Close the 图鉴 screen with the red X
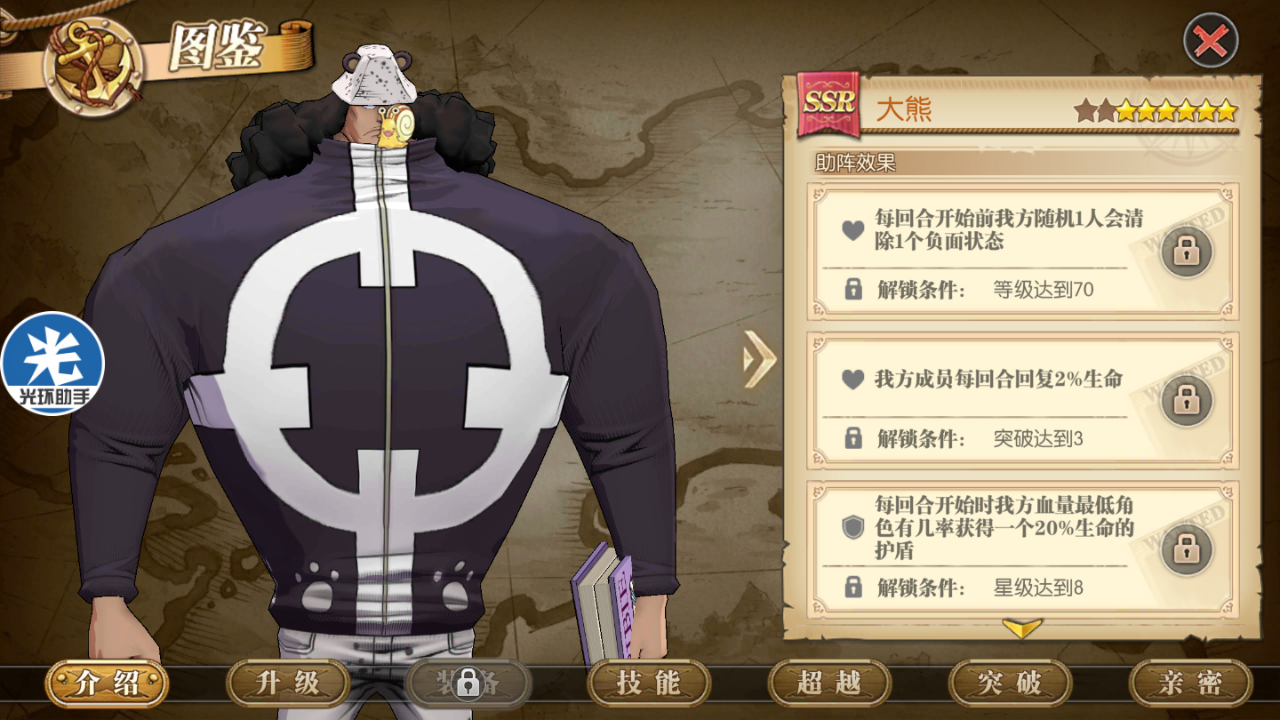The image size is (1280, 720). 1211,41
